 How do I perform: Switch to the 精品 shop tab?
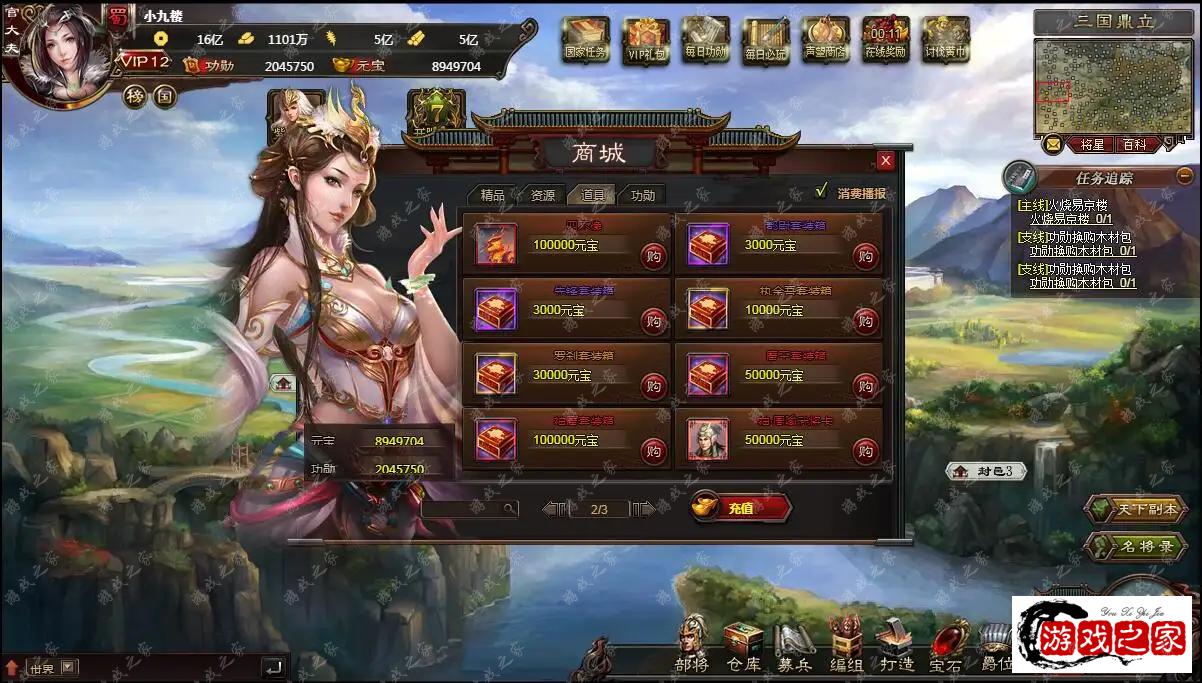(x=492, y=195)
